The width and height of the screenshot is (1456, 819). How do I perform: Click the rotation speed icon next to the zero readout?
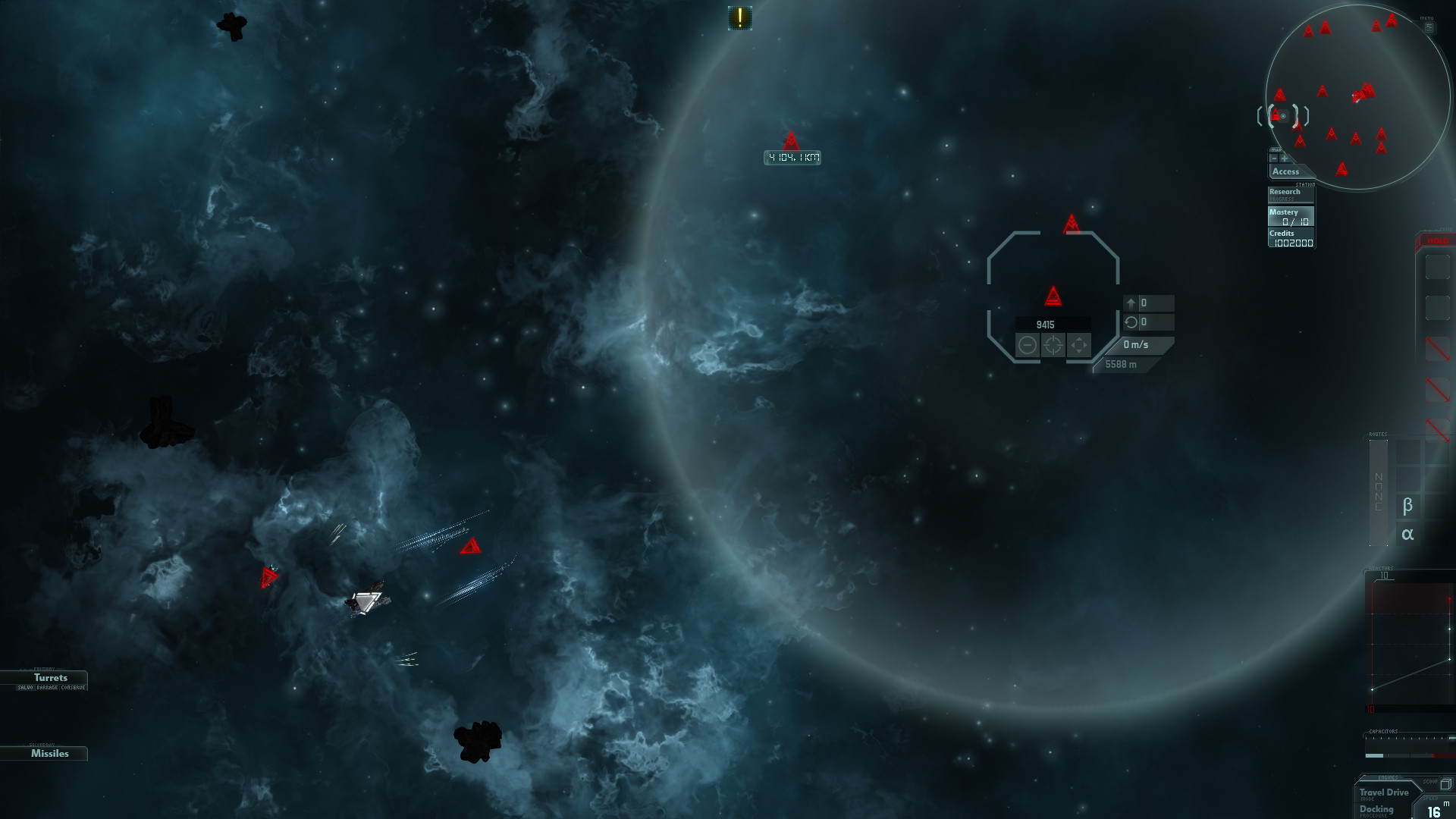click(1131, 323)
